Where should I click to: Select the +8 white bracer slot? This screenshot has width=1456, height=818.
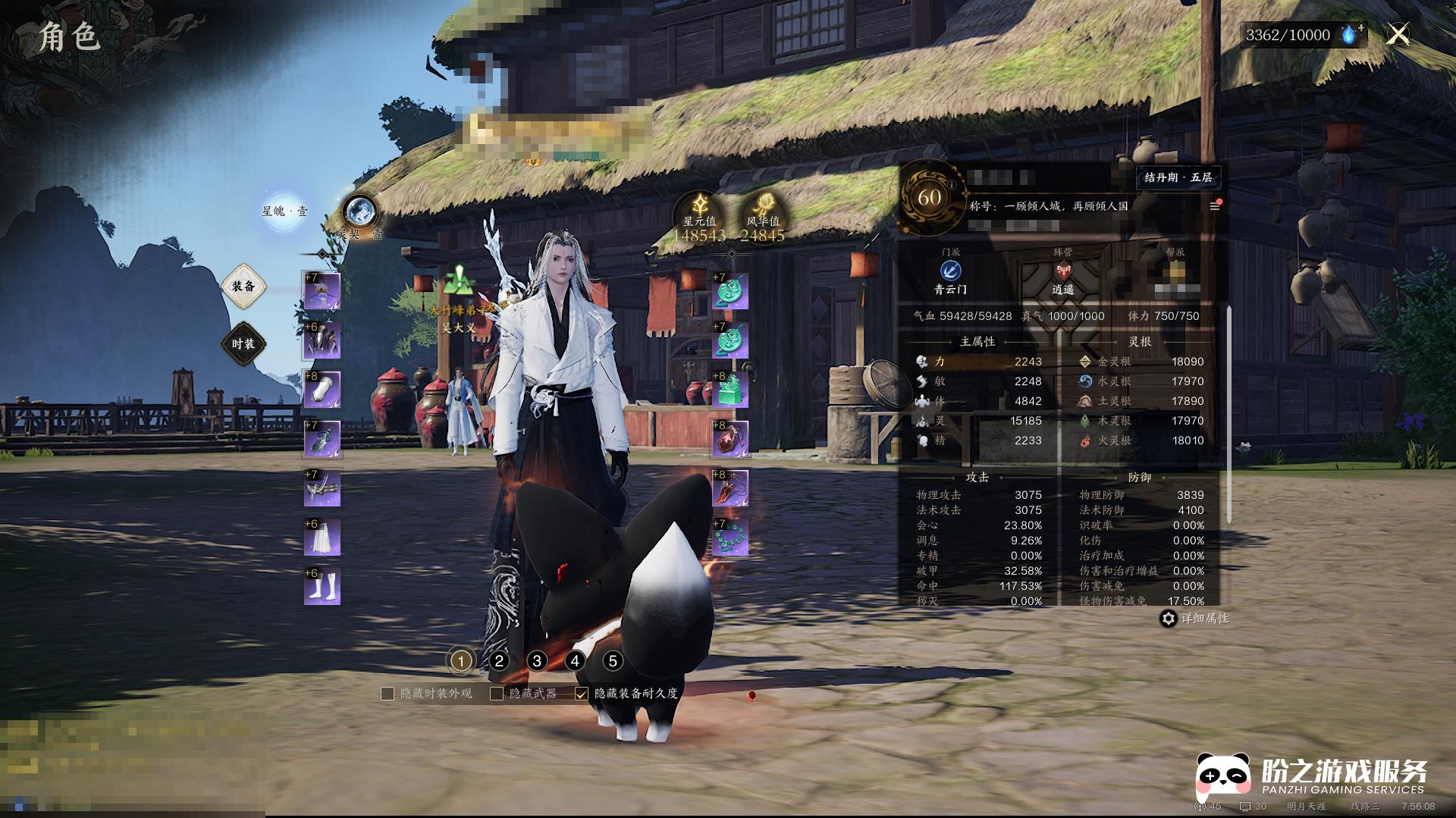coord(322,390)
